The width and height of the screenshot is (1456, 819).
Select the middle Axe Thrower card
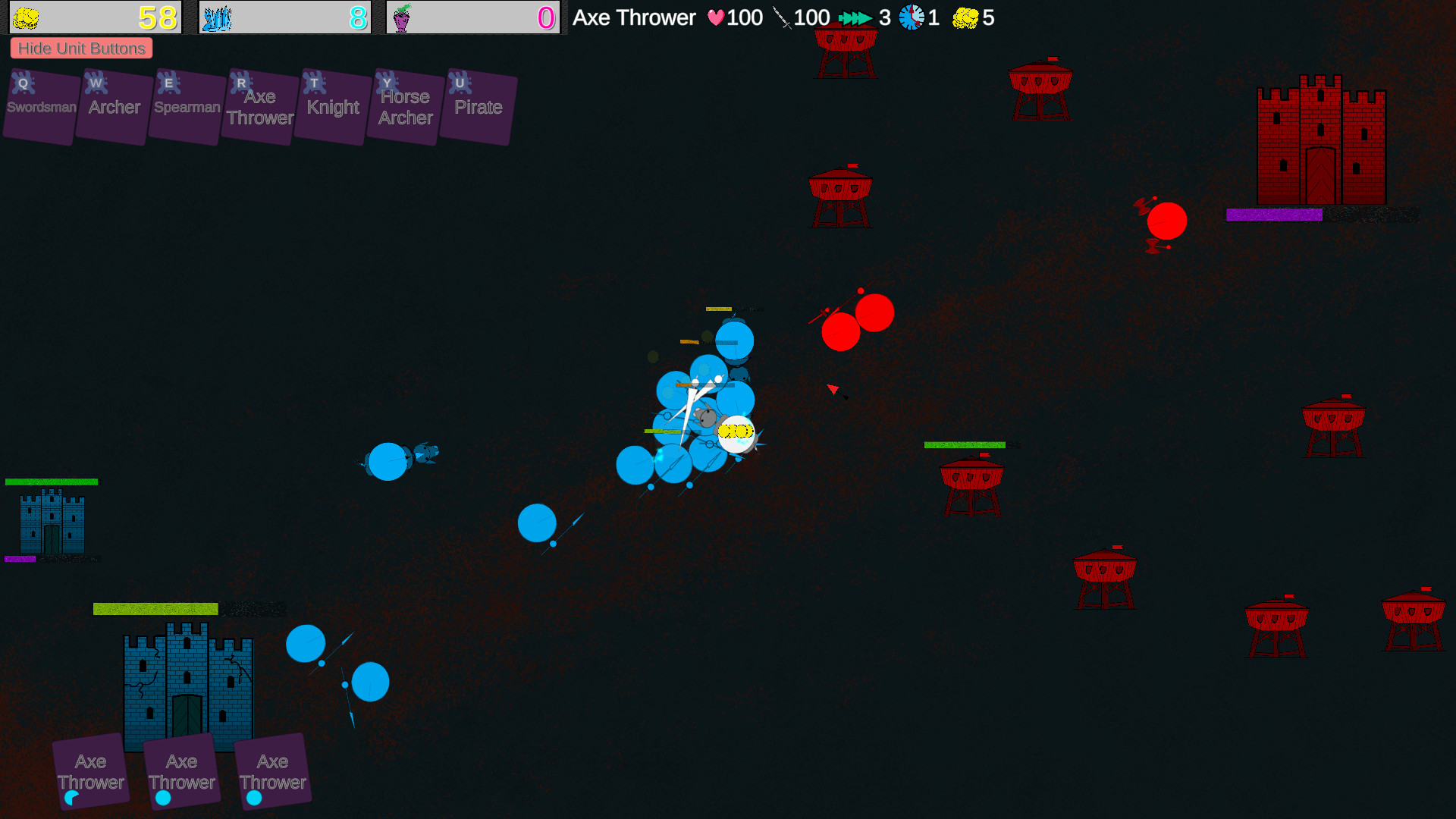(182, 771)
